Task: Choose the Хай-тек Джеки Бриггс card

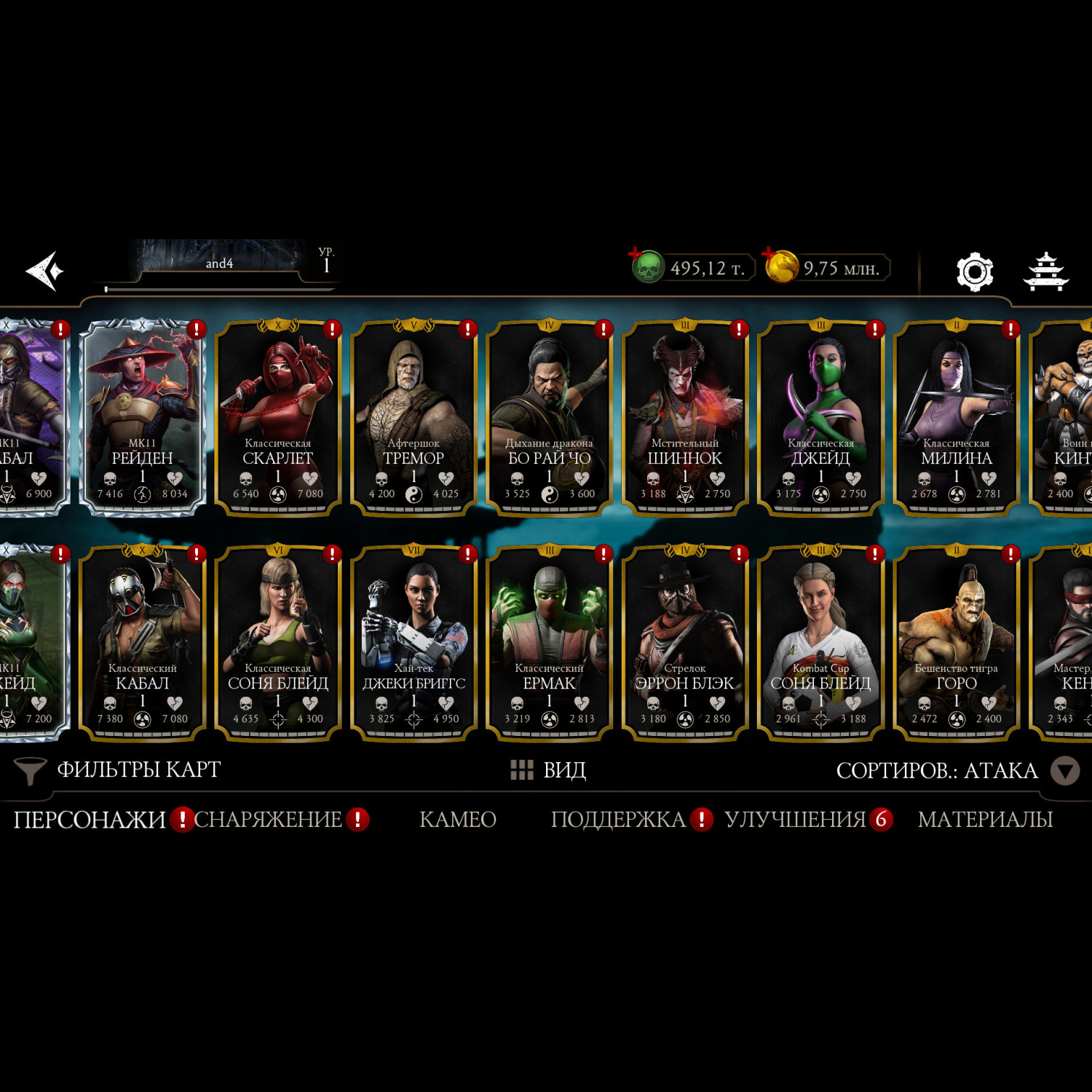Action: [414, 642]
